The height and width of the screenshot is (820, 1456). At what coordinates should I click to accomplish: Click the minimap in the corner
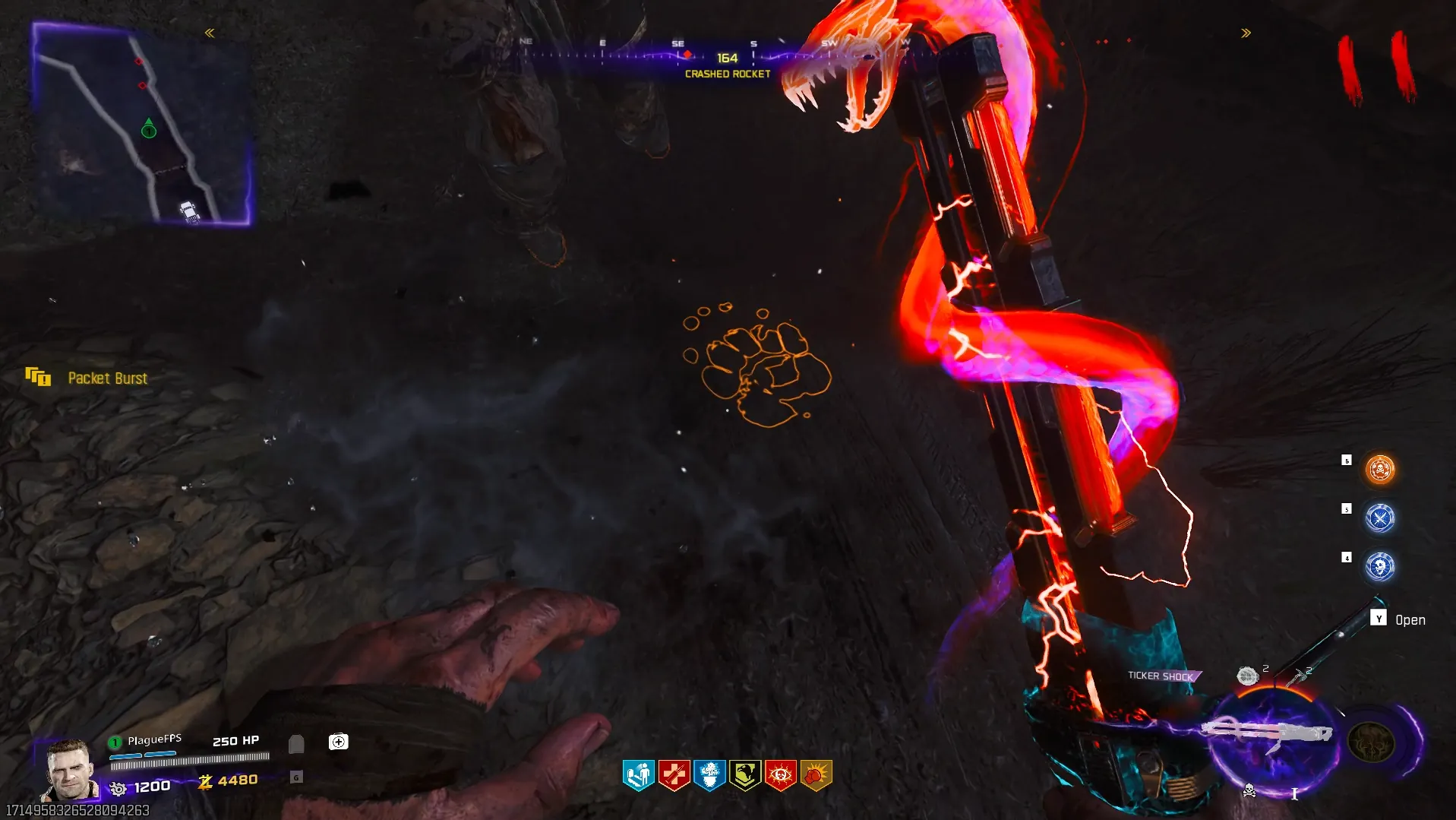[142, 125]
